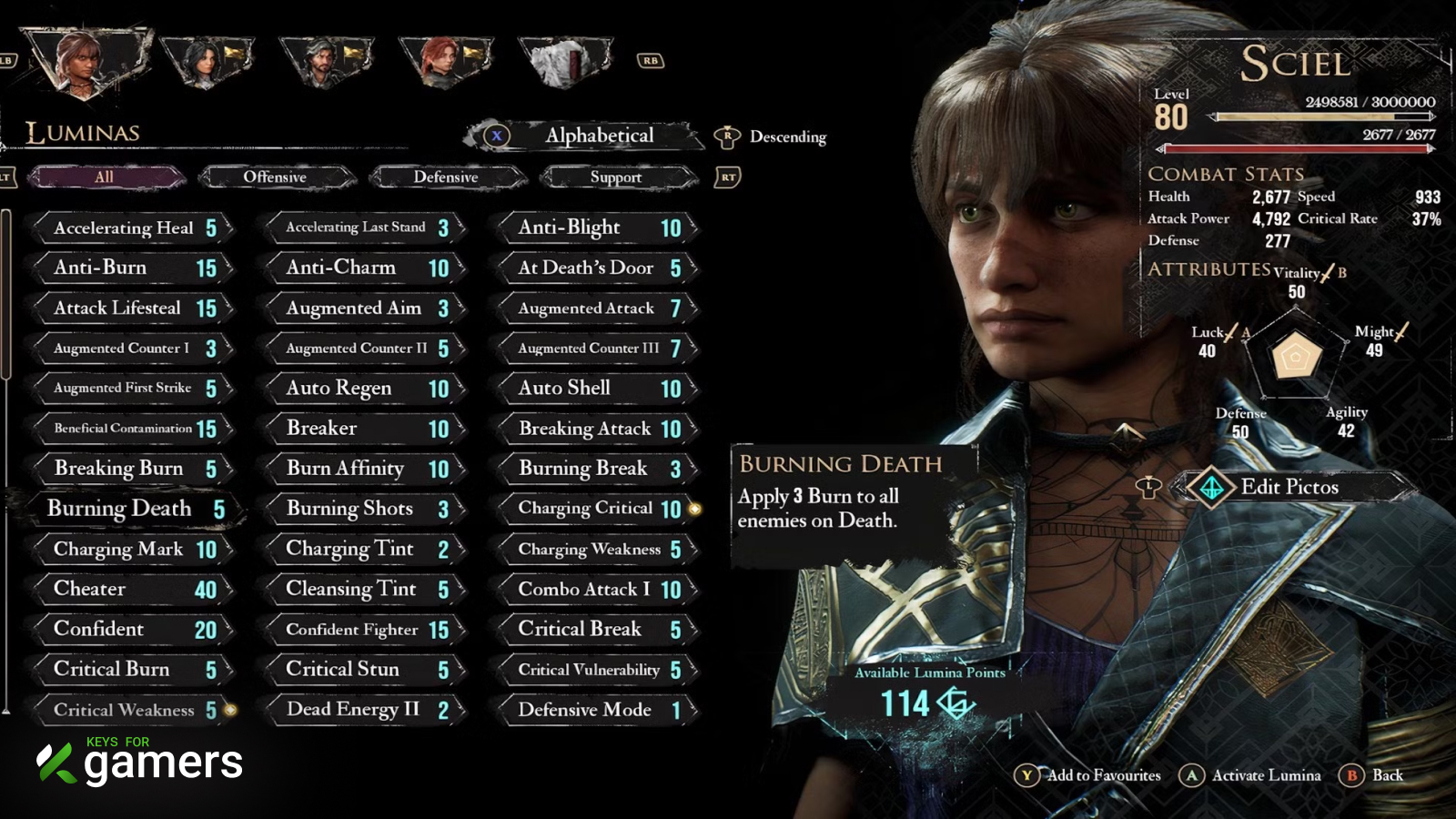The height and width of the screenshot is (819, 1456).
Task: Select Charging Critical lumina
Action: pyautogui.click(x=597, y=509)
